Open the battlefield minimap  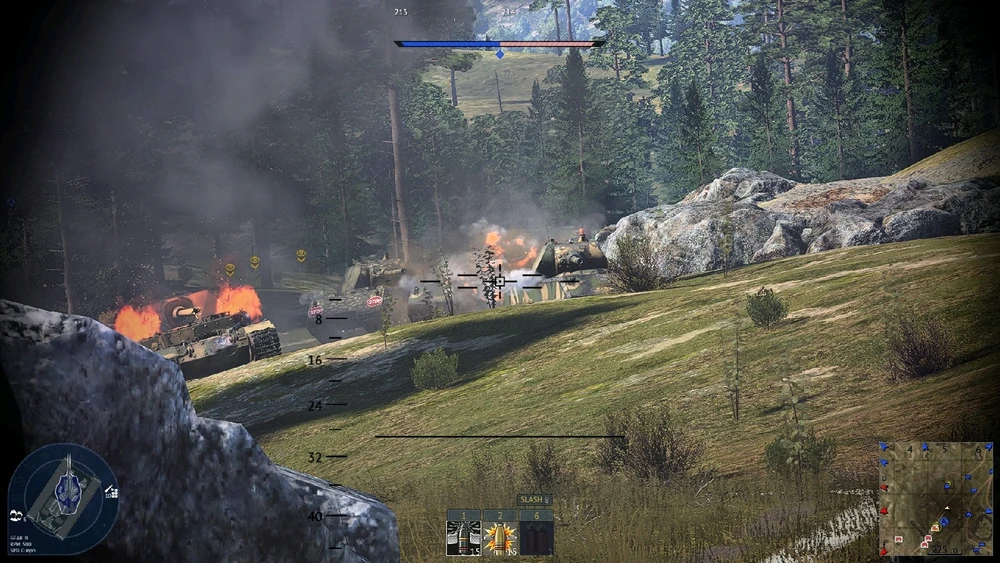(935, 498)
